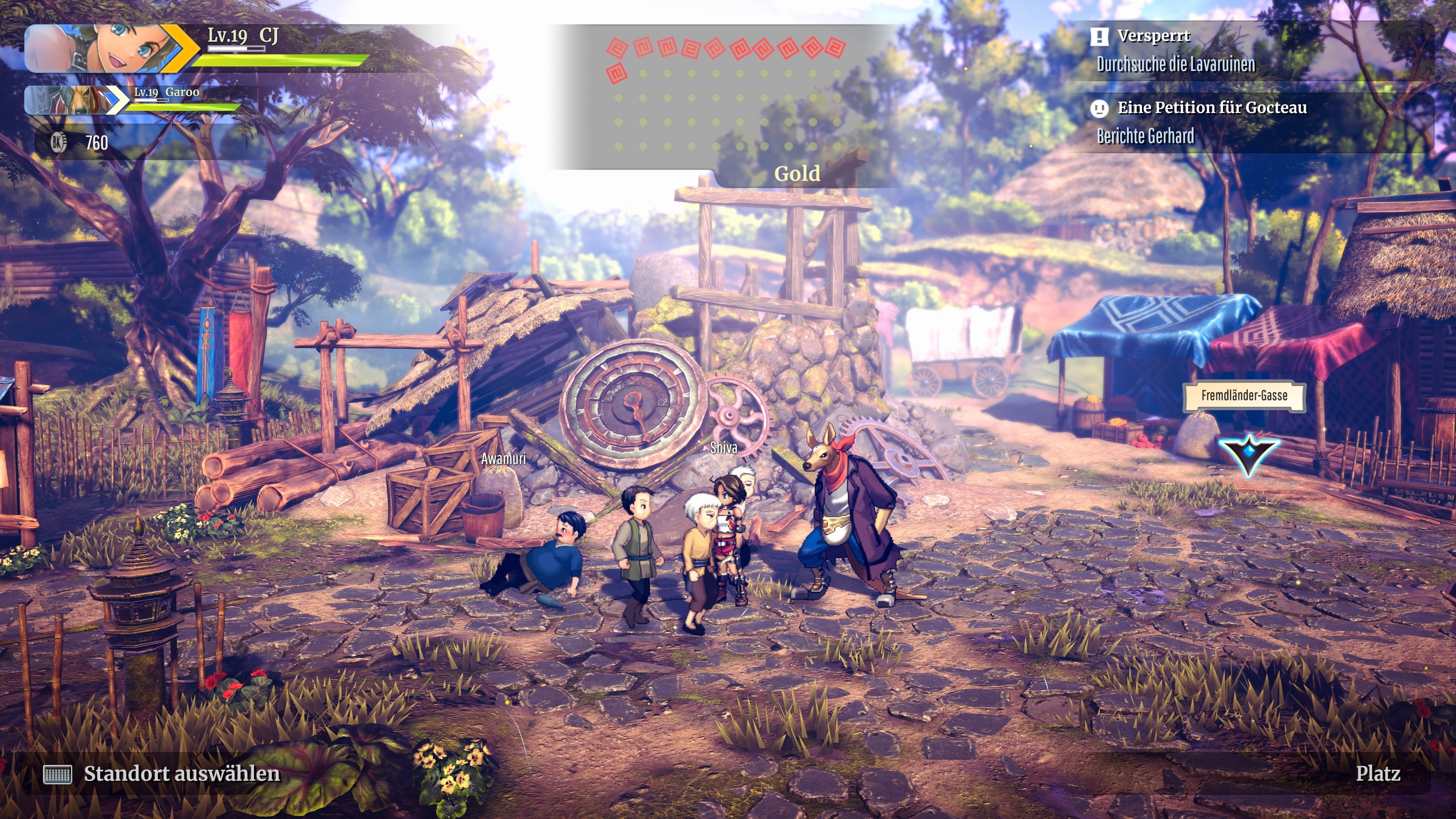1456x819 pixels.
Task: Open the Versperrt quest tracker entry
Action: click(x=1153, y=36)
